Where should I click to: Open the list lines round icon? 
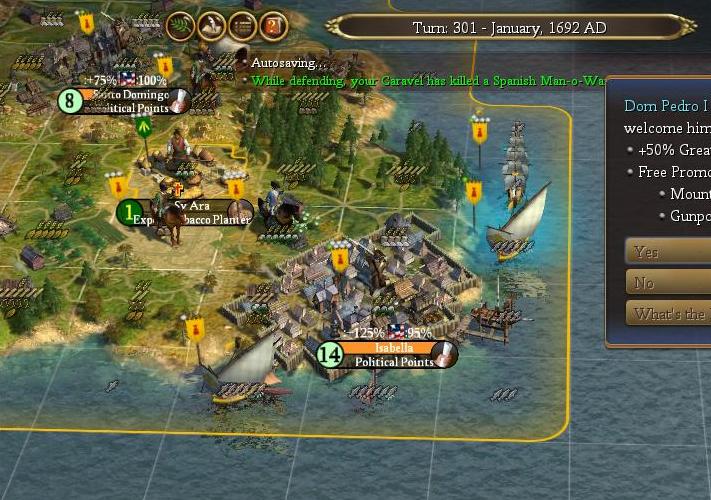point(242,26)
